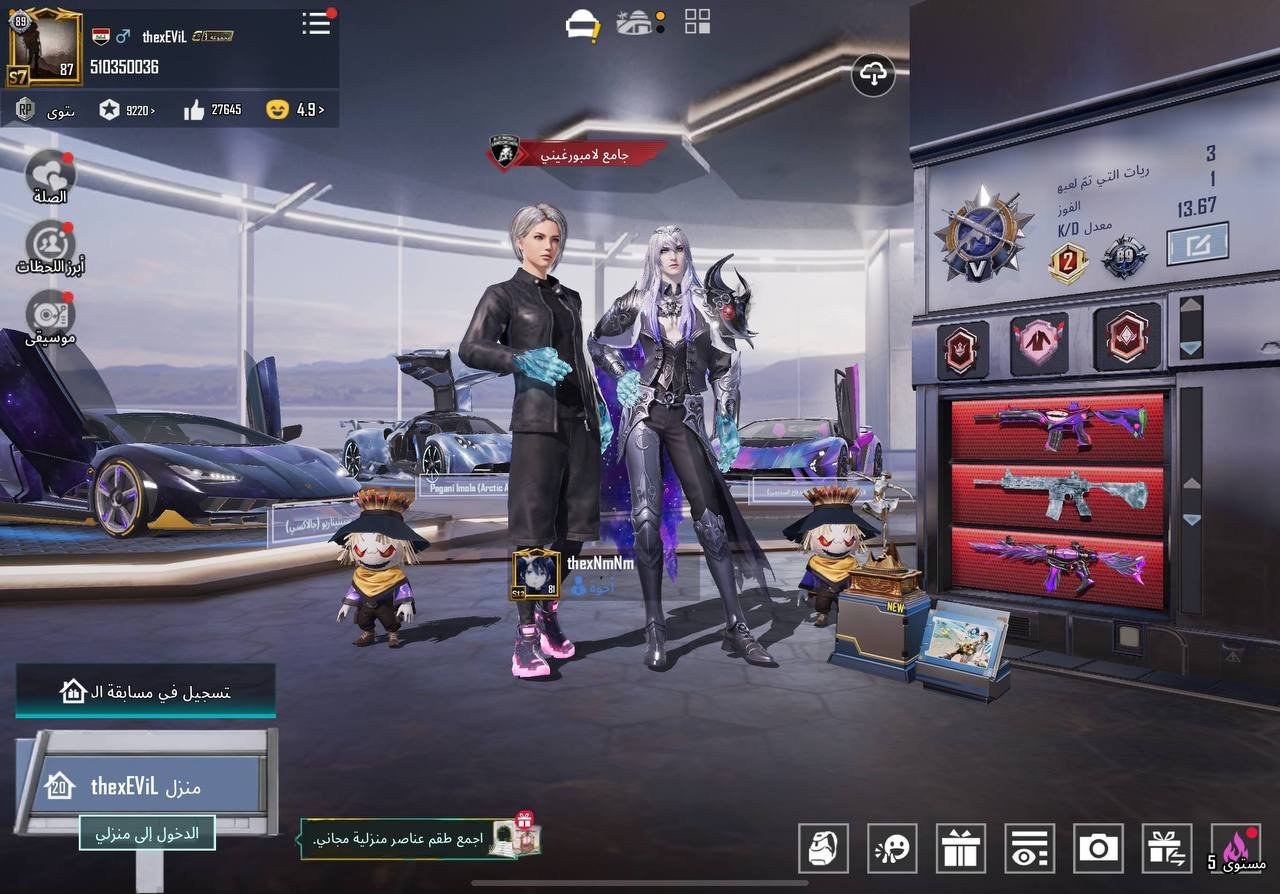Click the cloud download icon

[873, 74]
